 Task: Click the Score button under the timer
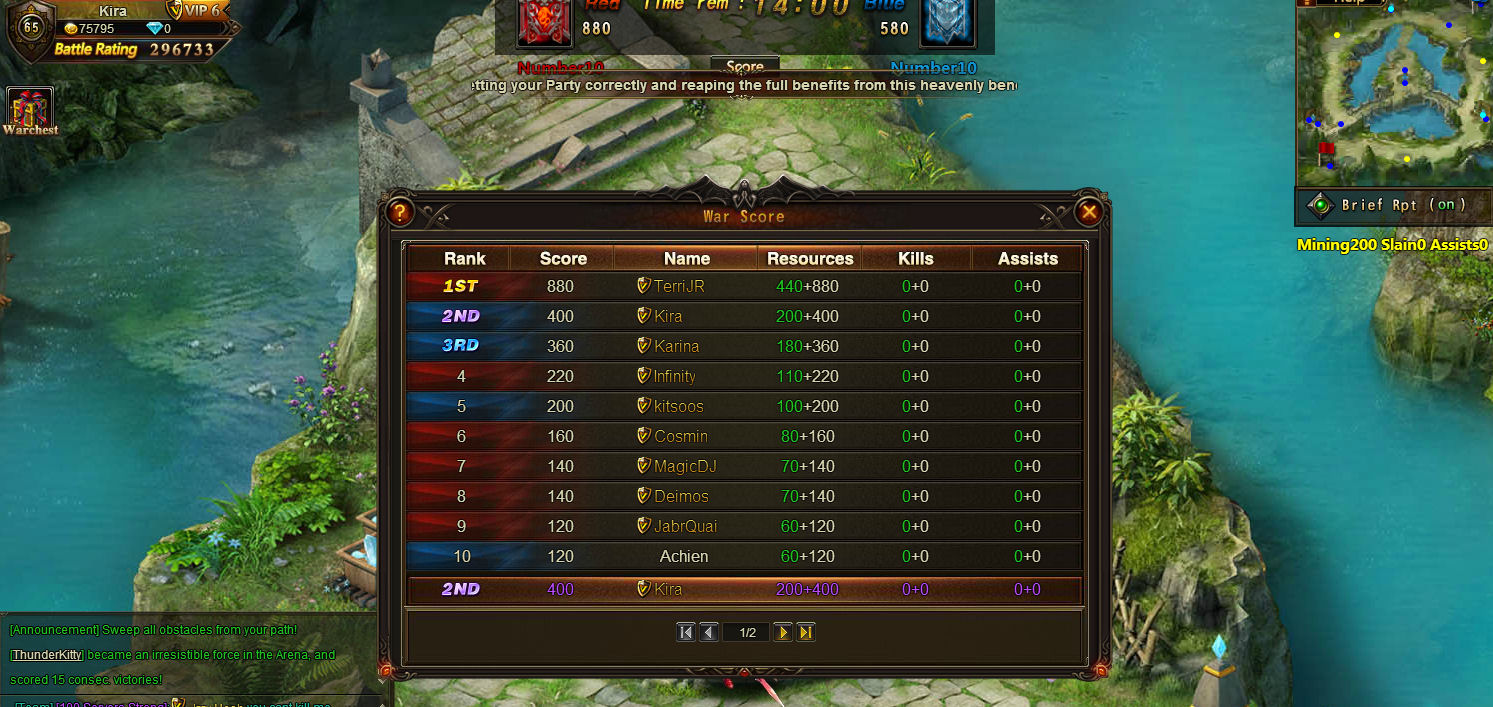point(744,67)
